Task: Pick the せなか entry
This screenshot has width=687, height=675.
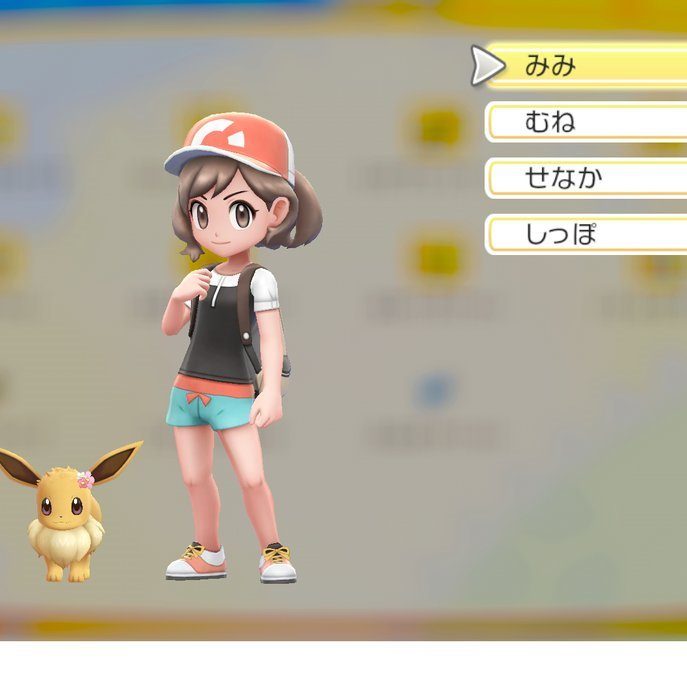Action: point(585,179)
